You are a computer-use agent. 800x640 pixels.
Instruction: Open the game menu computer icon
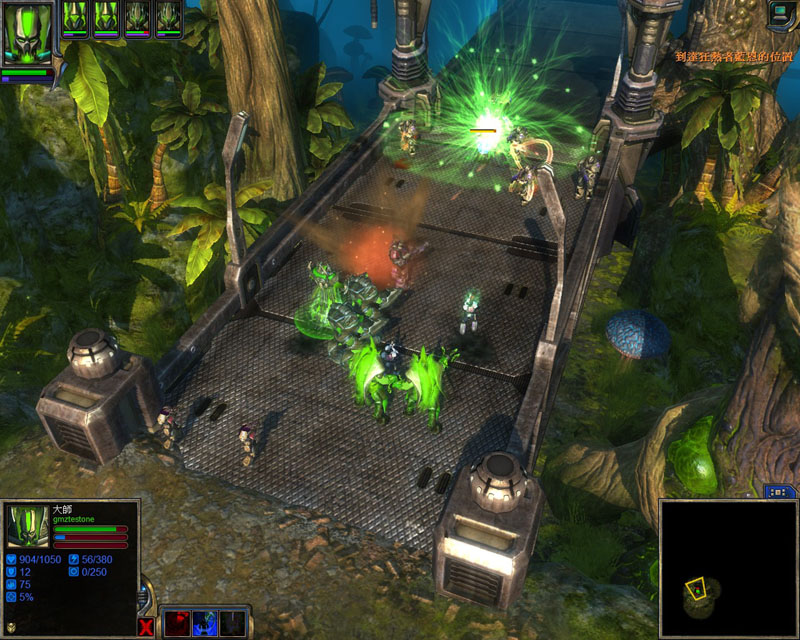pos(783,13)
